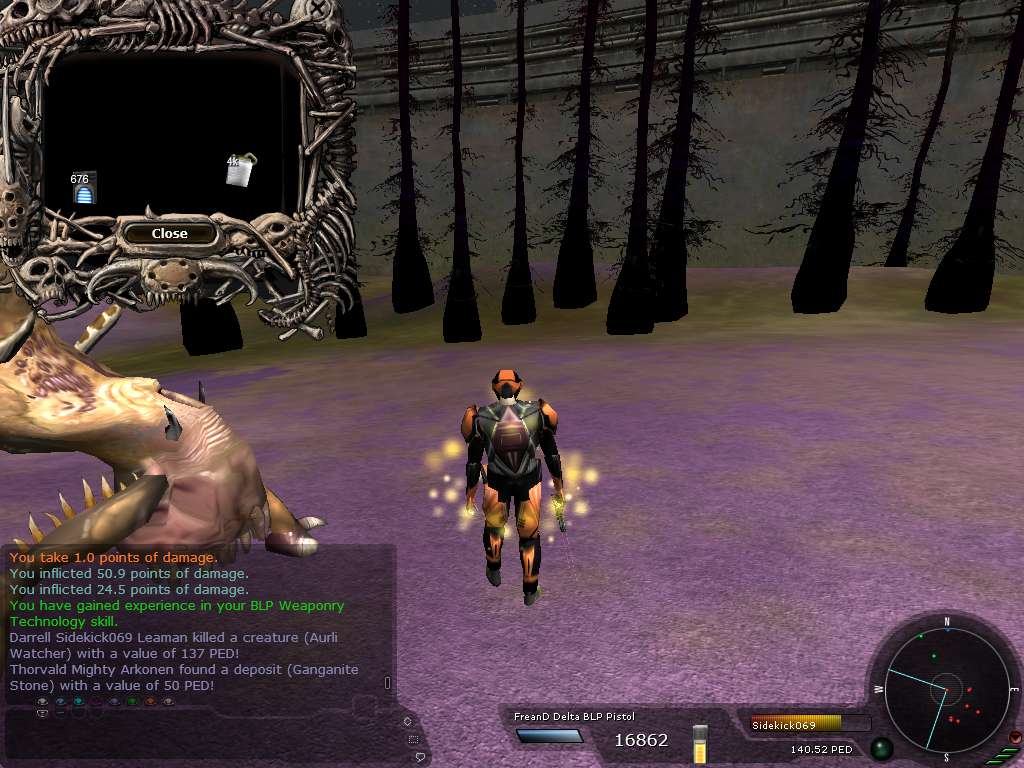
Task: Dismiss the loot window via the X corner
Action: pyautogui.click(x=318, y=9)
